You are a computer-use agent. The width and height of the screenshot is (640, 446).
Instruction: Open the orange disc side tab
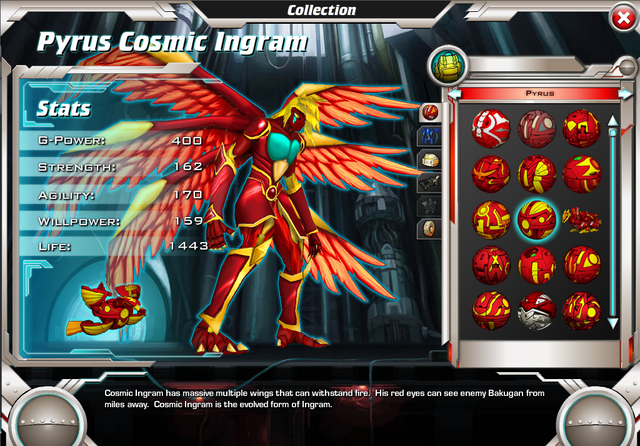tap(431, 228)
